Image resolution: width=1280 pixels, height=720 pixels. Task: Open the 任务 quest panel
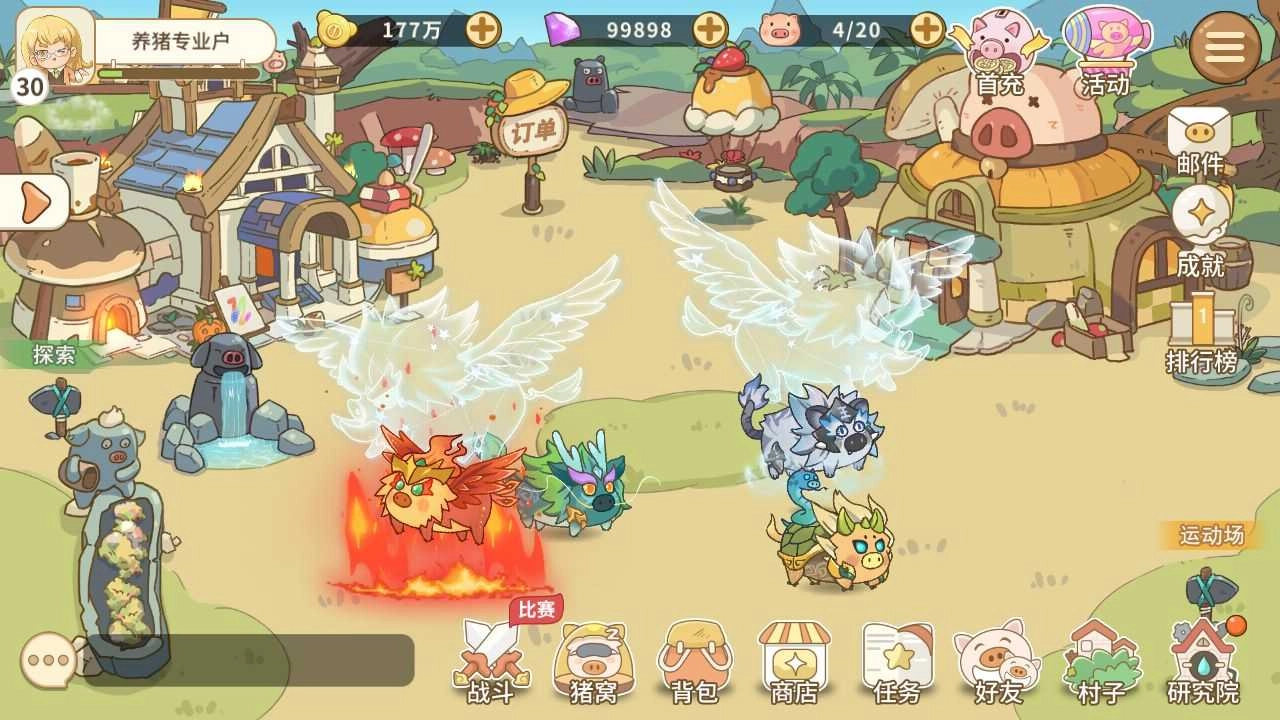click(899, 660)
